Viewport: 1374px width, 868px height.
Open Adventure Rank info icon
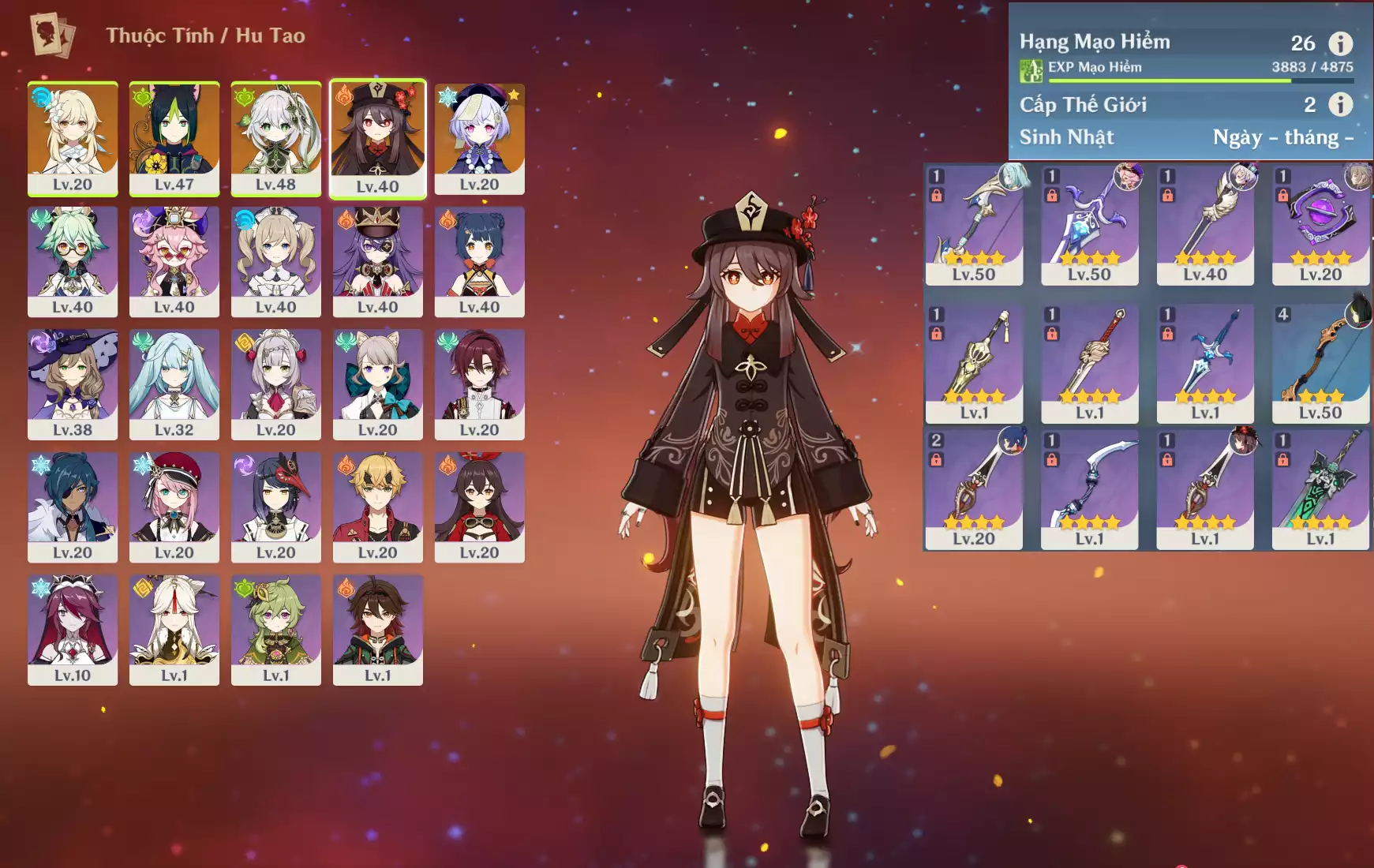(1340, 43)
